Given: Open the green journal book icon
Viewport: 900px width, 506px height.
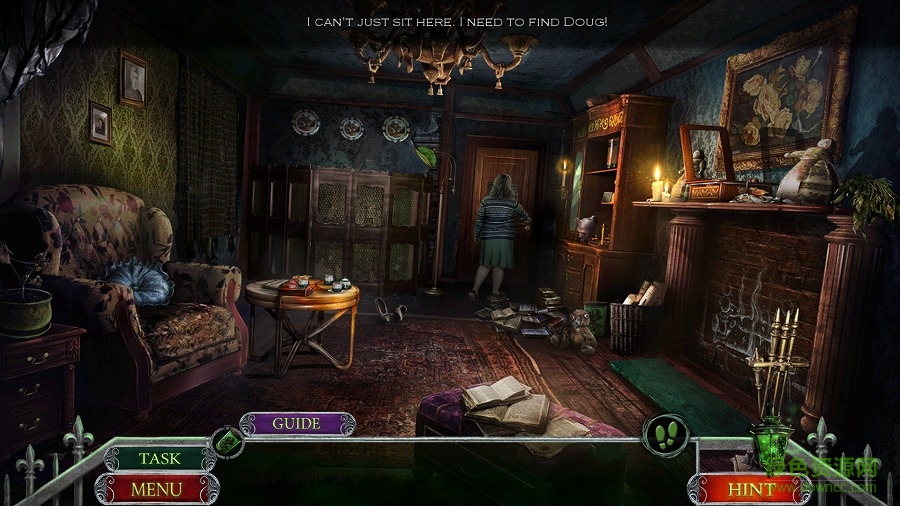Looking at the screenshot, I should tap(227, 441).
